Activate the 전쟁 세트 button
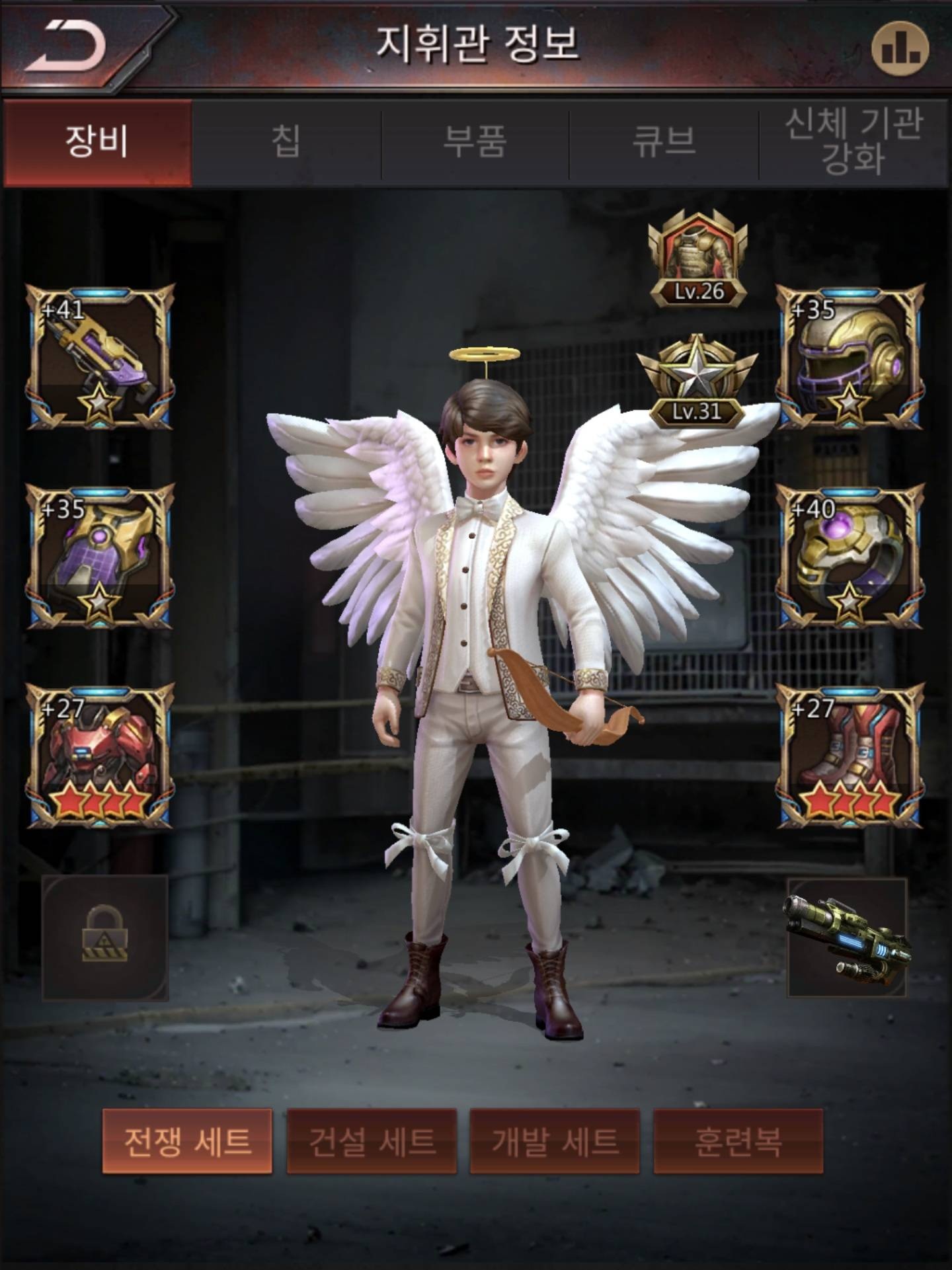The height and width of the screenshot is (1270, 952). point(187,1142)
